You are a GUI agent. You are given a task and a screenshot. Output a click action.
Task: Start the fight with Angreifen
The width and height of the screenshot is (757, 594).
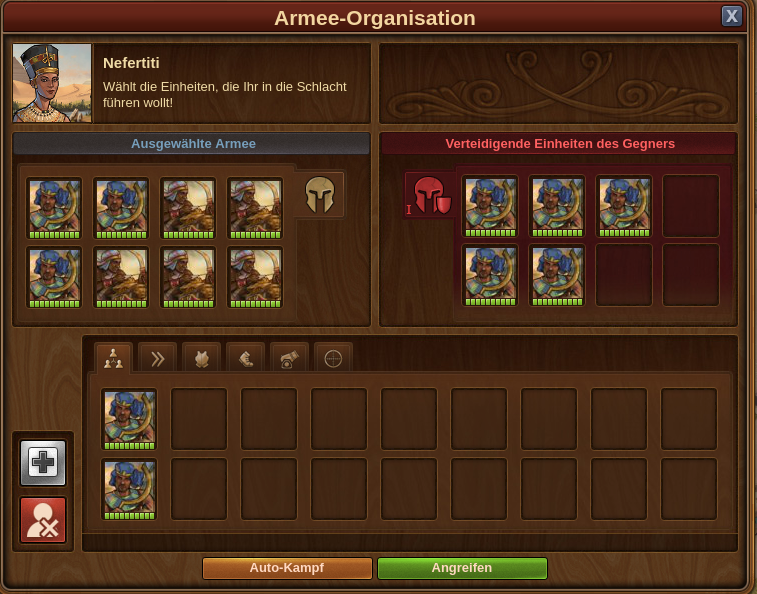point(462,568)
